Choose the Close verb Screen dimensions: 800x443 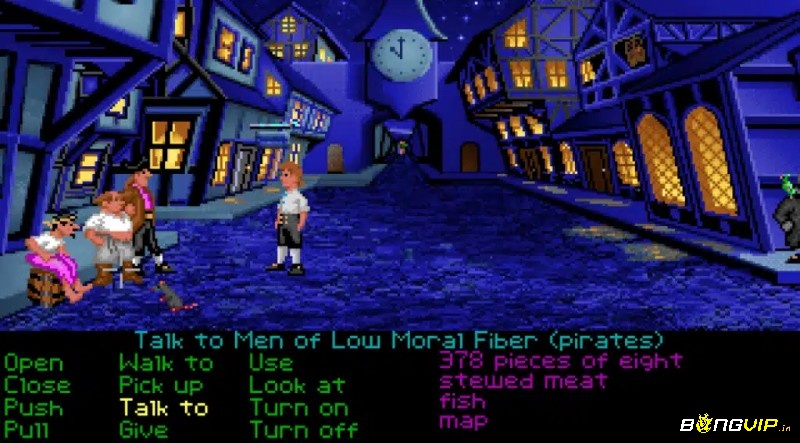click(37, 386)
